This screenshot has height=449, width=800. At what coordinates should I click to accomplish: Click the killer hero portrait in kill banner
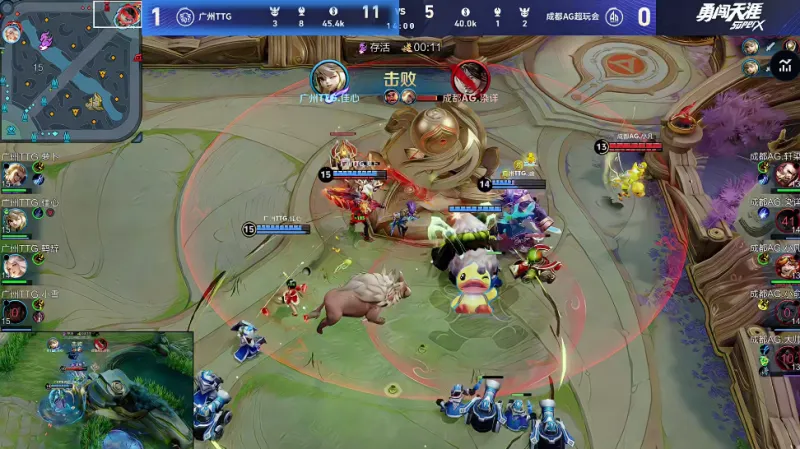click(329, 77)
